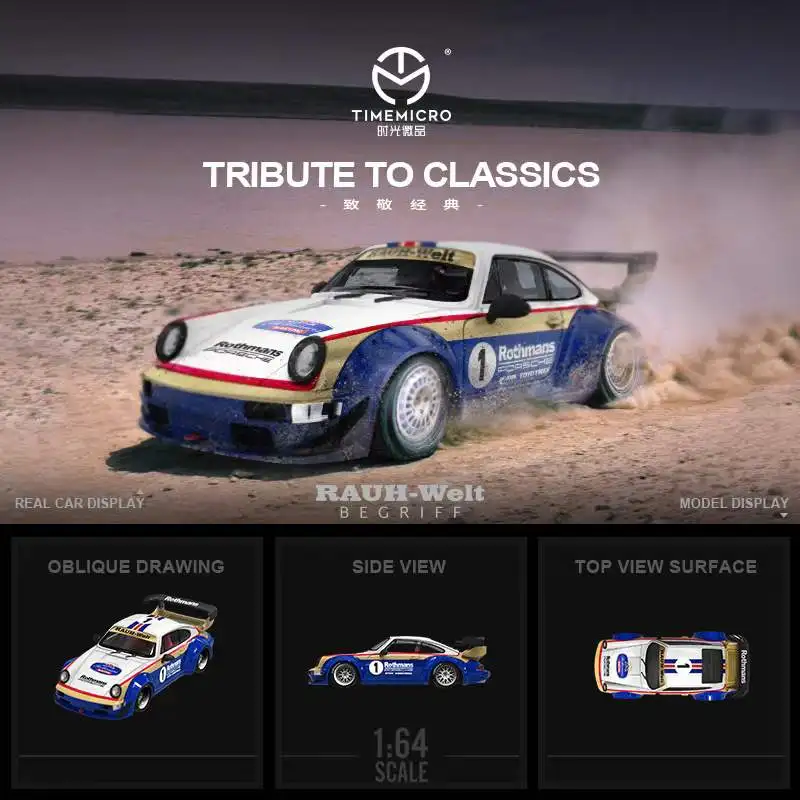The width and height of the screenshot is (800, 800).
Task: Switch to Model Display
Action: [734, 503]
